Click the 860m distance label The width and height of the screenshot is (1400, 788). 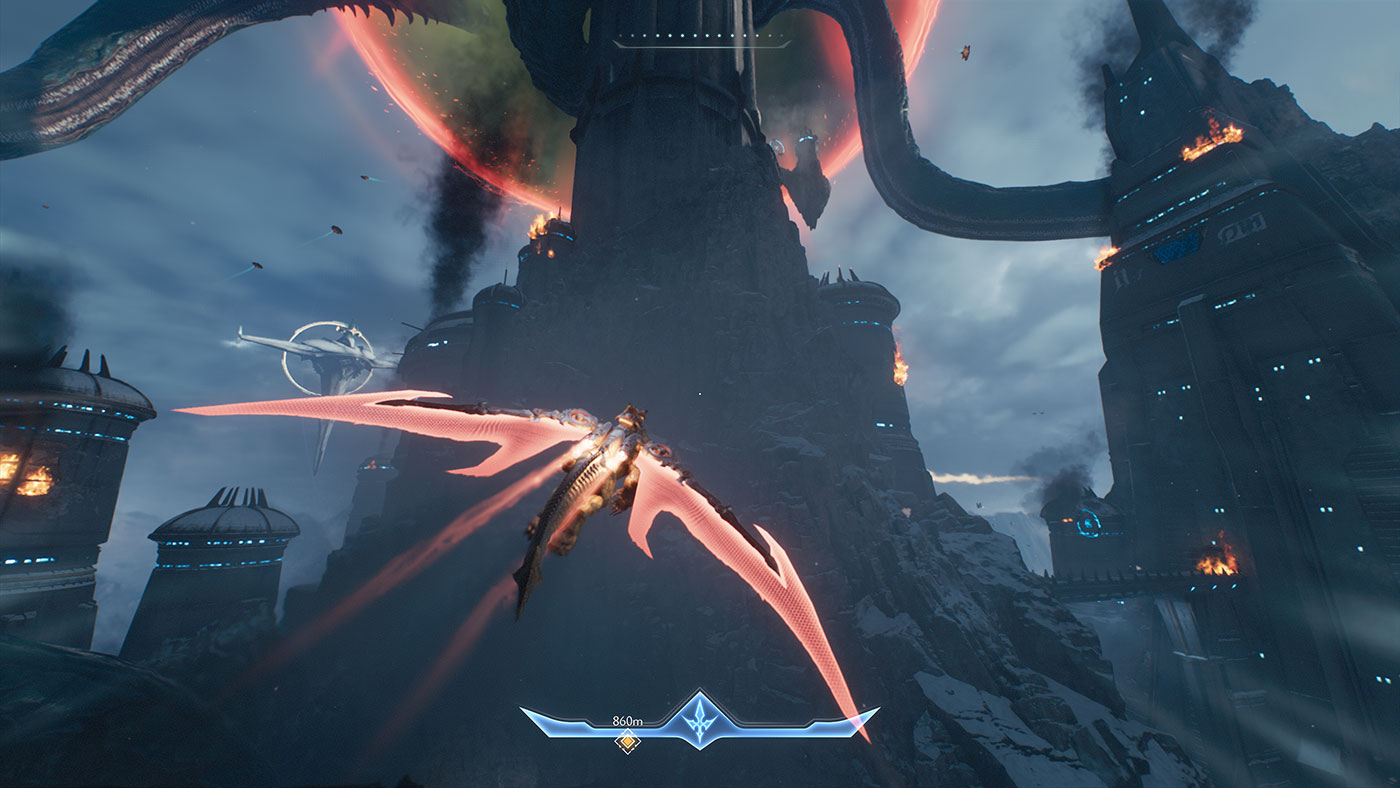pos(628,720)
